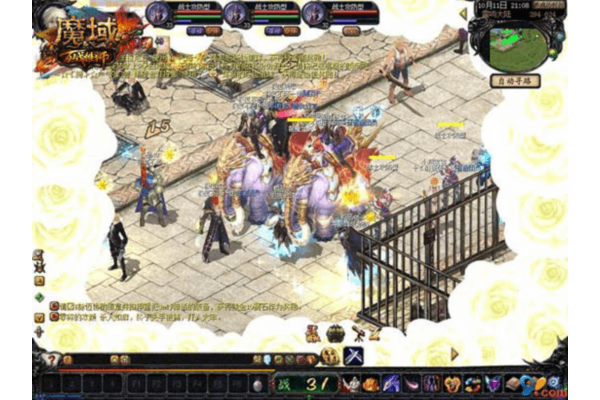The height and width of the screenshot is (400, 600).
Task: Select the first party member portrait
Action: [159, 13]
